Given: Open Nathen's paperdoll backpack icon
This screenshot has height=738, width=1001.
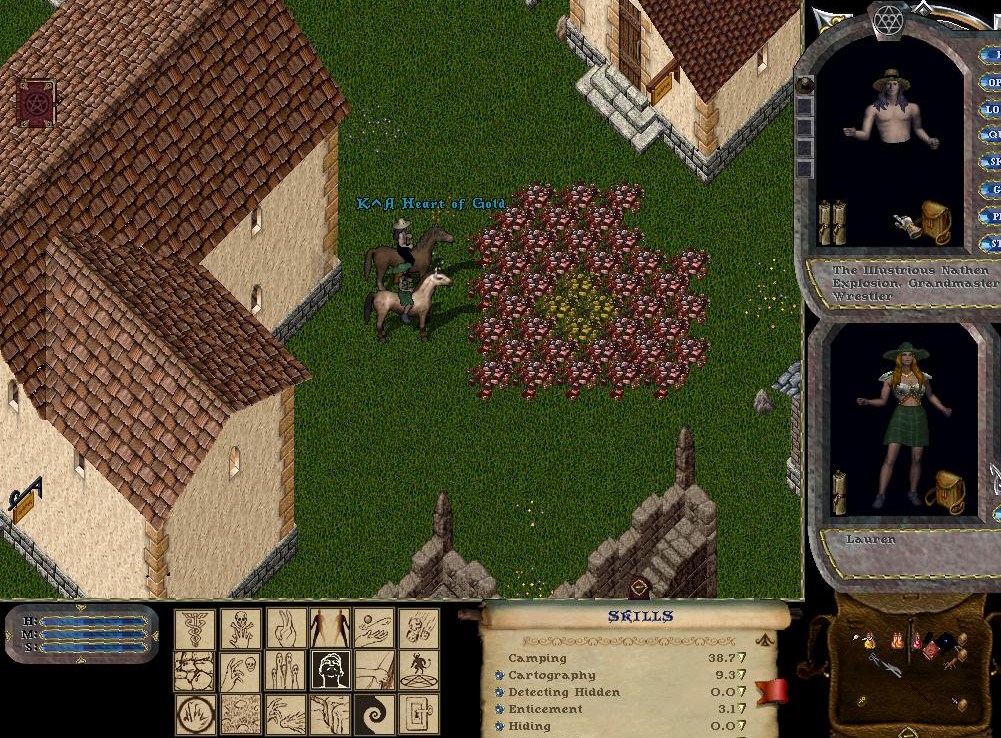Looking at the screenshot, I should point(936,222).
